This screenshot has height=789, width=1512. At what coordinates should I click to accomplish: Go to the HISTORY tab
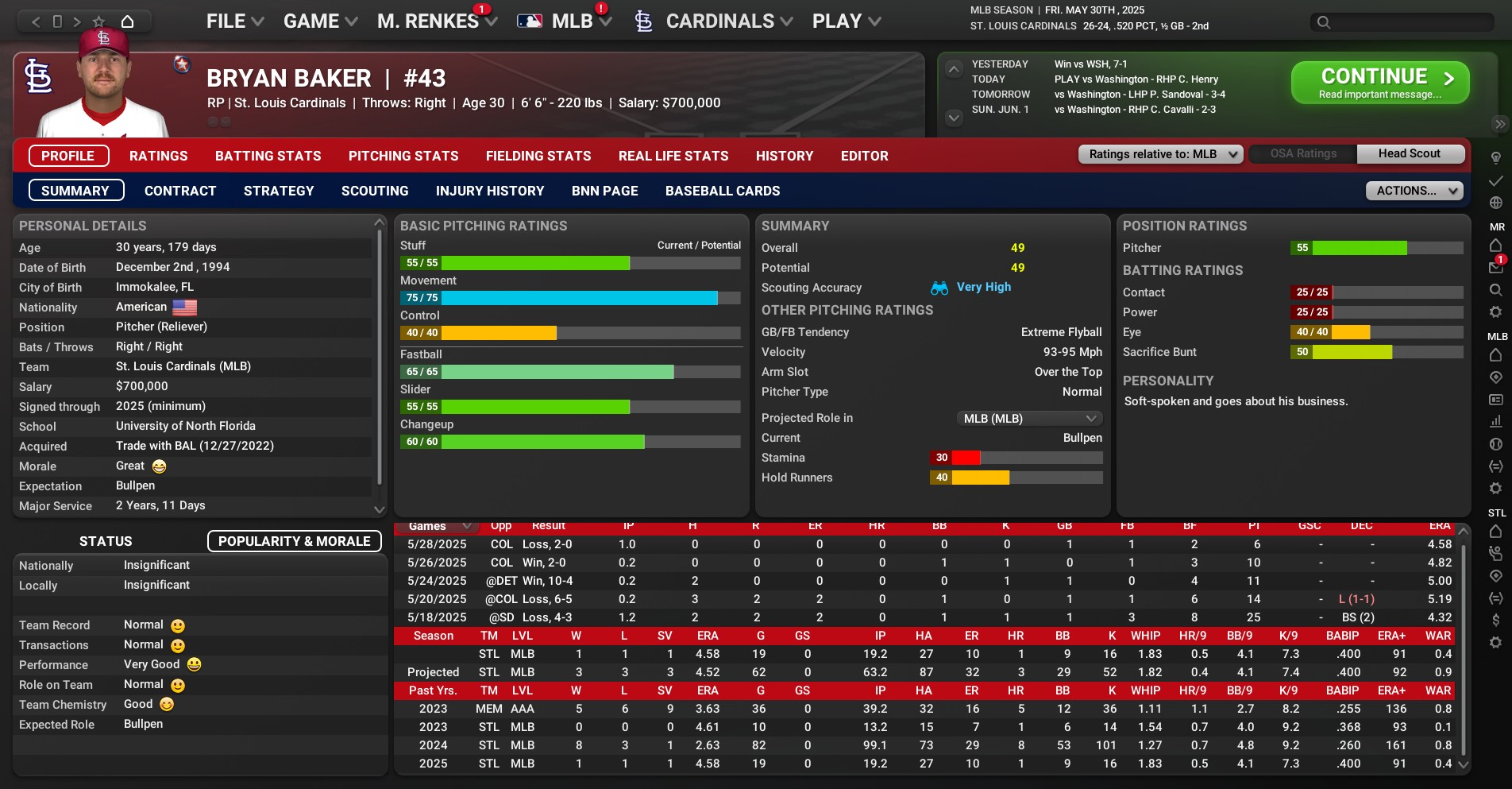pyautogui.click(x=785, y=156)
